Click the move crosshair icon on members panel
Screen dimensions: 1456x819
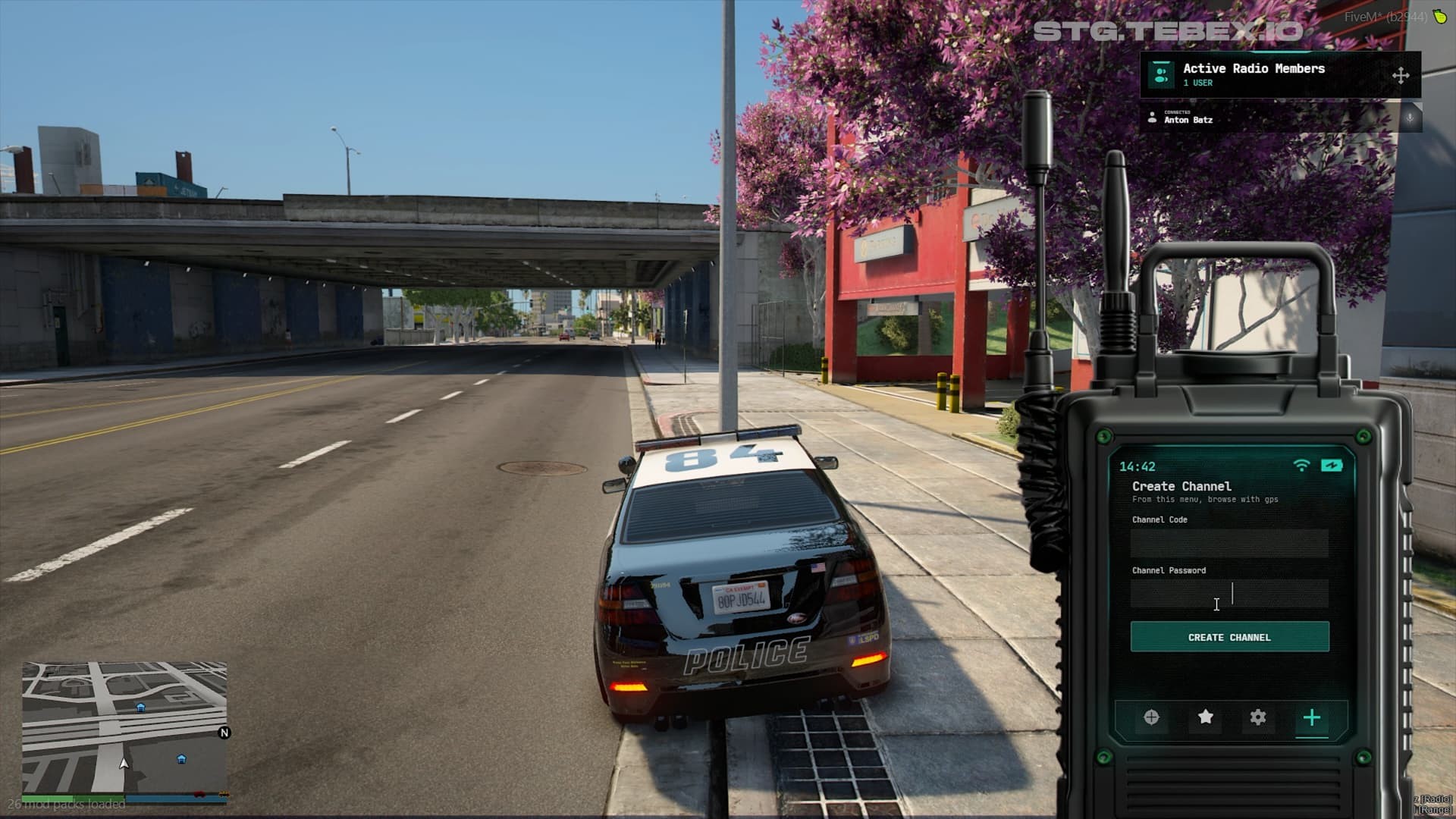click(1399, 76)
